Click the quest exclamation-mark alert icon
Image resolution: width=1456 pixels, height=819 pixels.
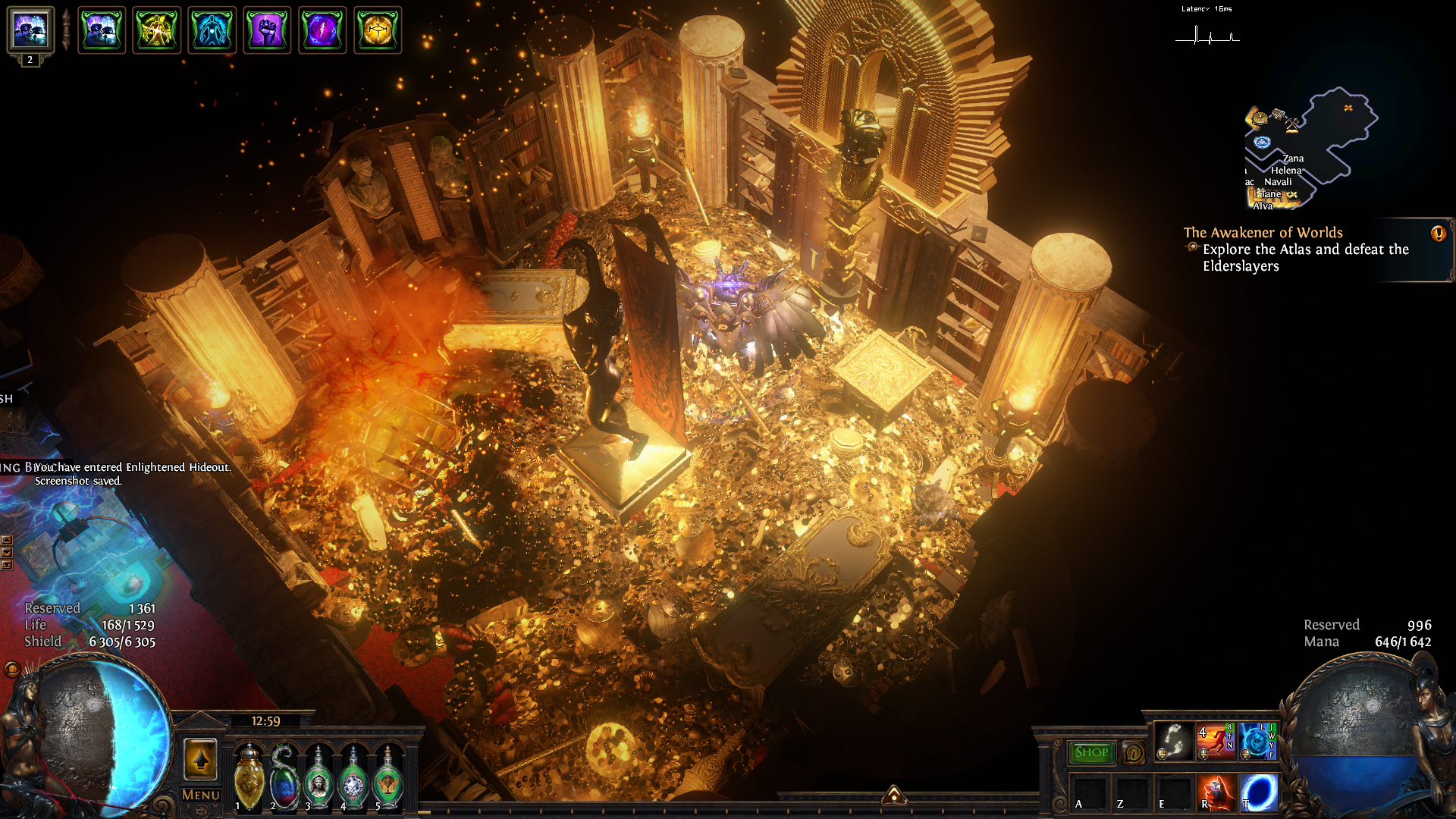1438,234
